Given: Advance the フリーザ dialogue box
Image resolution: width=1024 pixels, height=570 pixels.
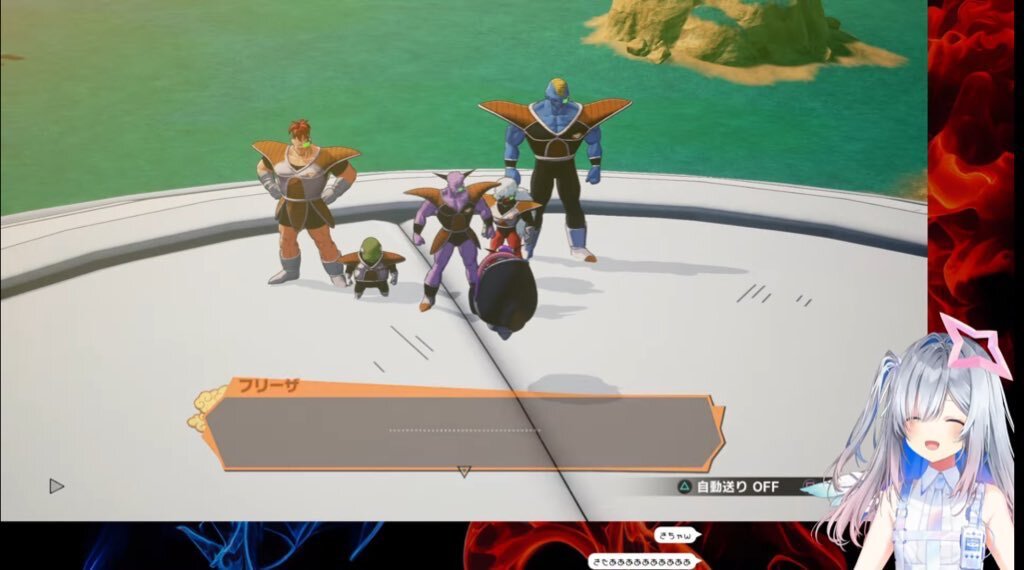Looking at the screenshot, I should 463,431.
